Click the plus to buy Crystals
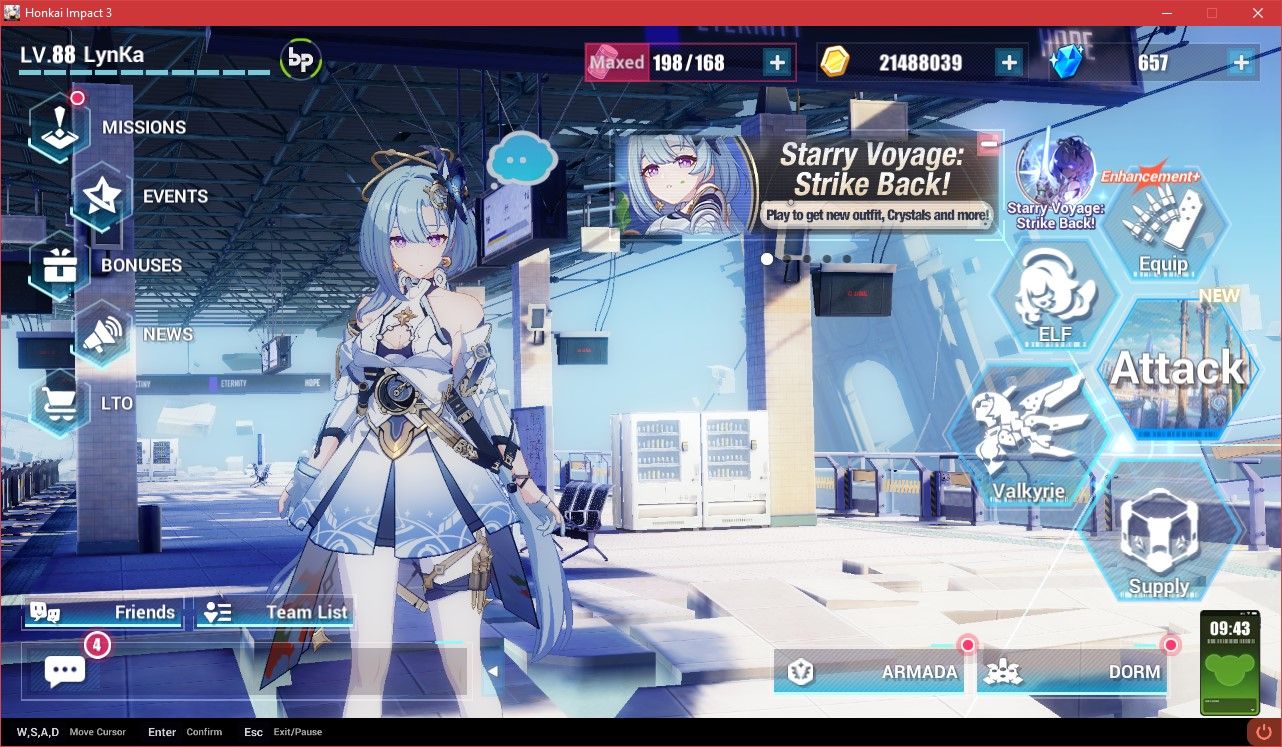Image resolution: width=1282 pixels, height=747 pixels. (x=1240, y=62)
